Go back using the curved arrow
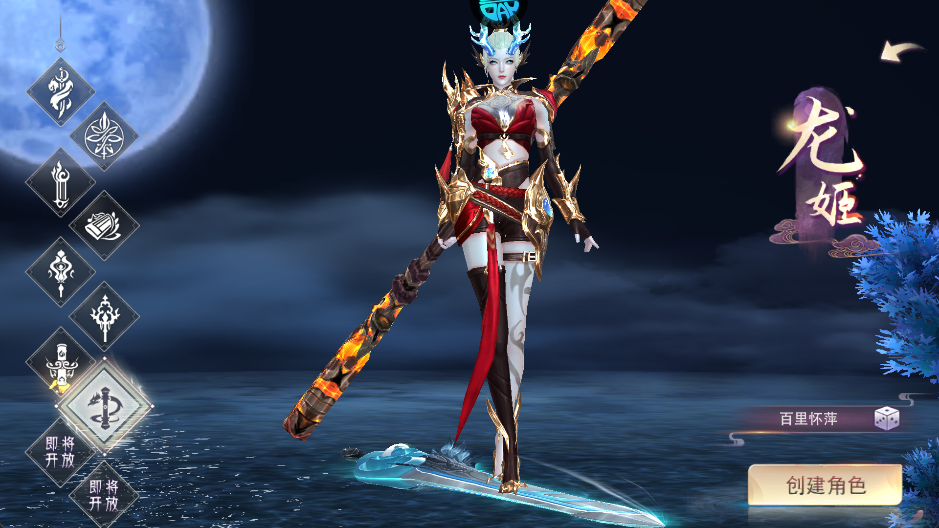This screenshot has height=528, width=939. pos(902,51)
